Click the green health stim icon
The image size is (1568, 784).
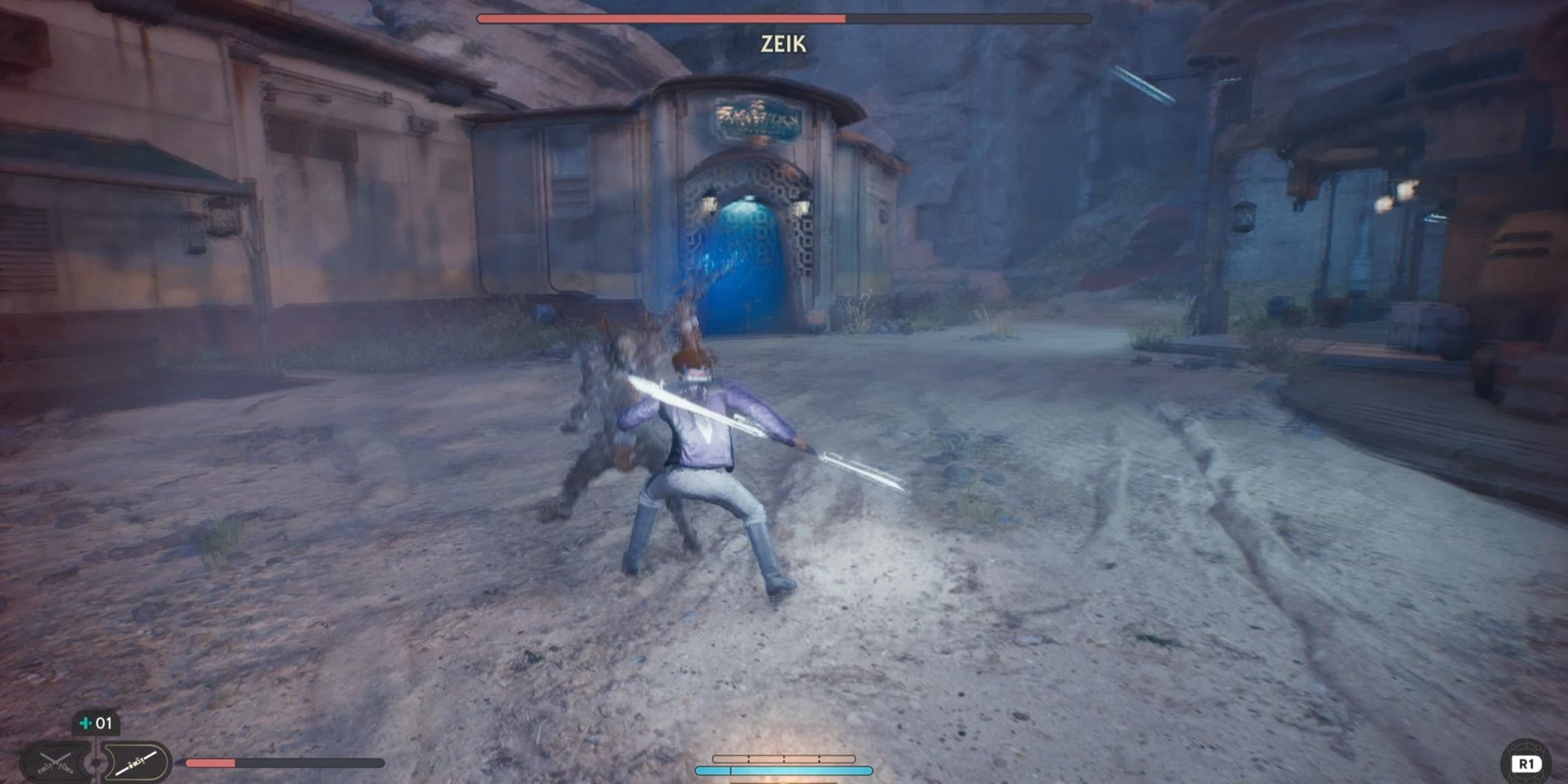pyautogui.click(x=85, y=723)
